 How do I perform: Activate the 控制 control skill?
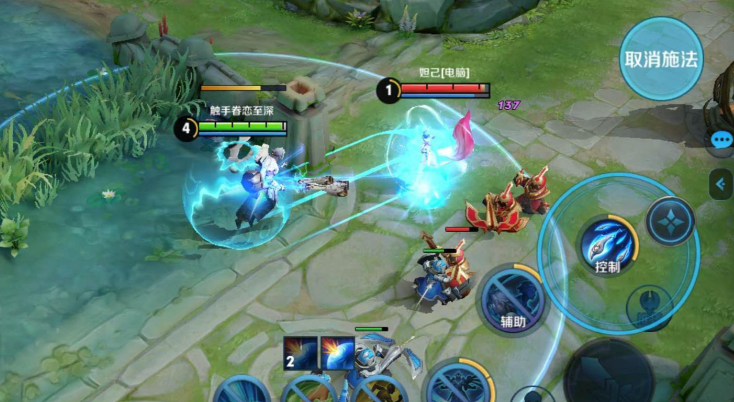point(608,245)
